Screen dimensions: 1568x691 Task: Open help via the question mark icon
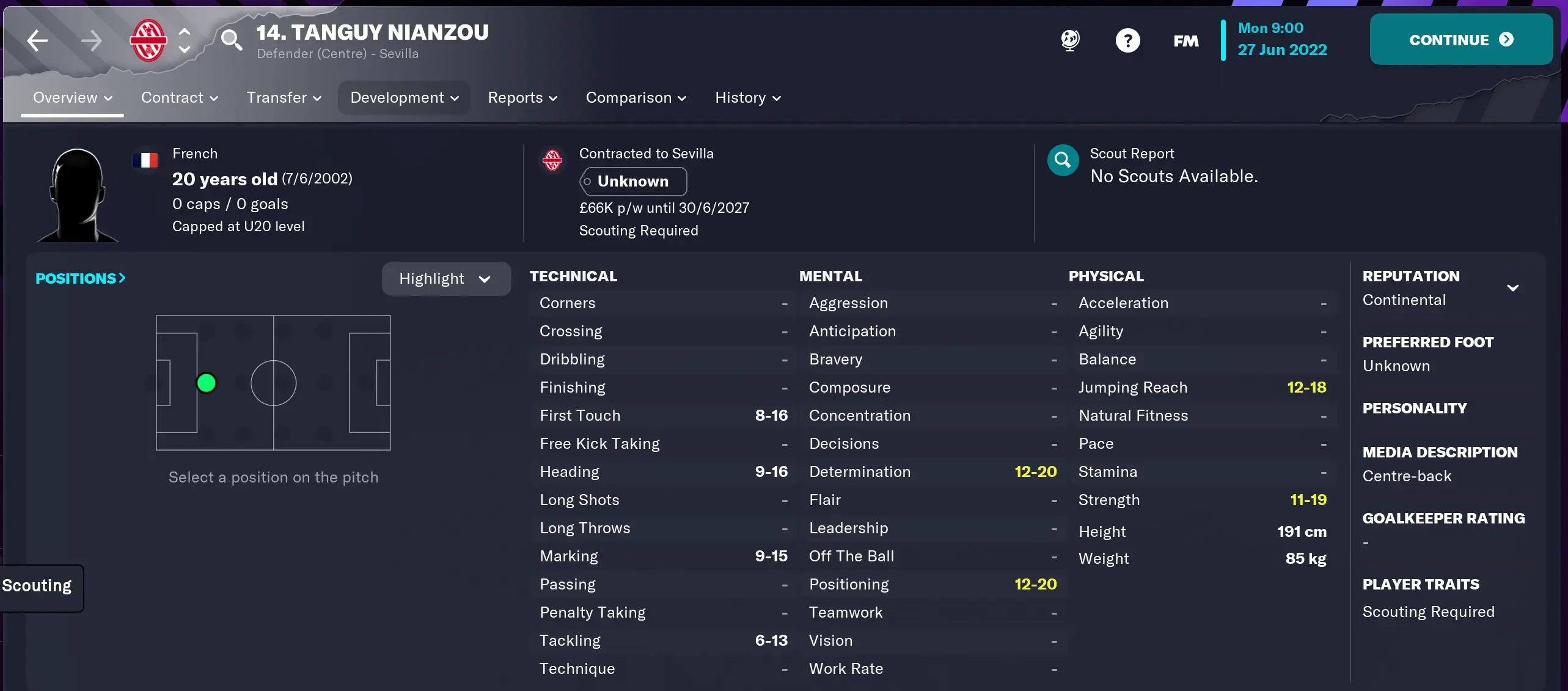pyautogui.click(x=1127, y=40)
